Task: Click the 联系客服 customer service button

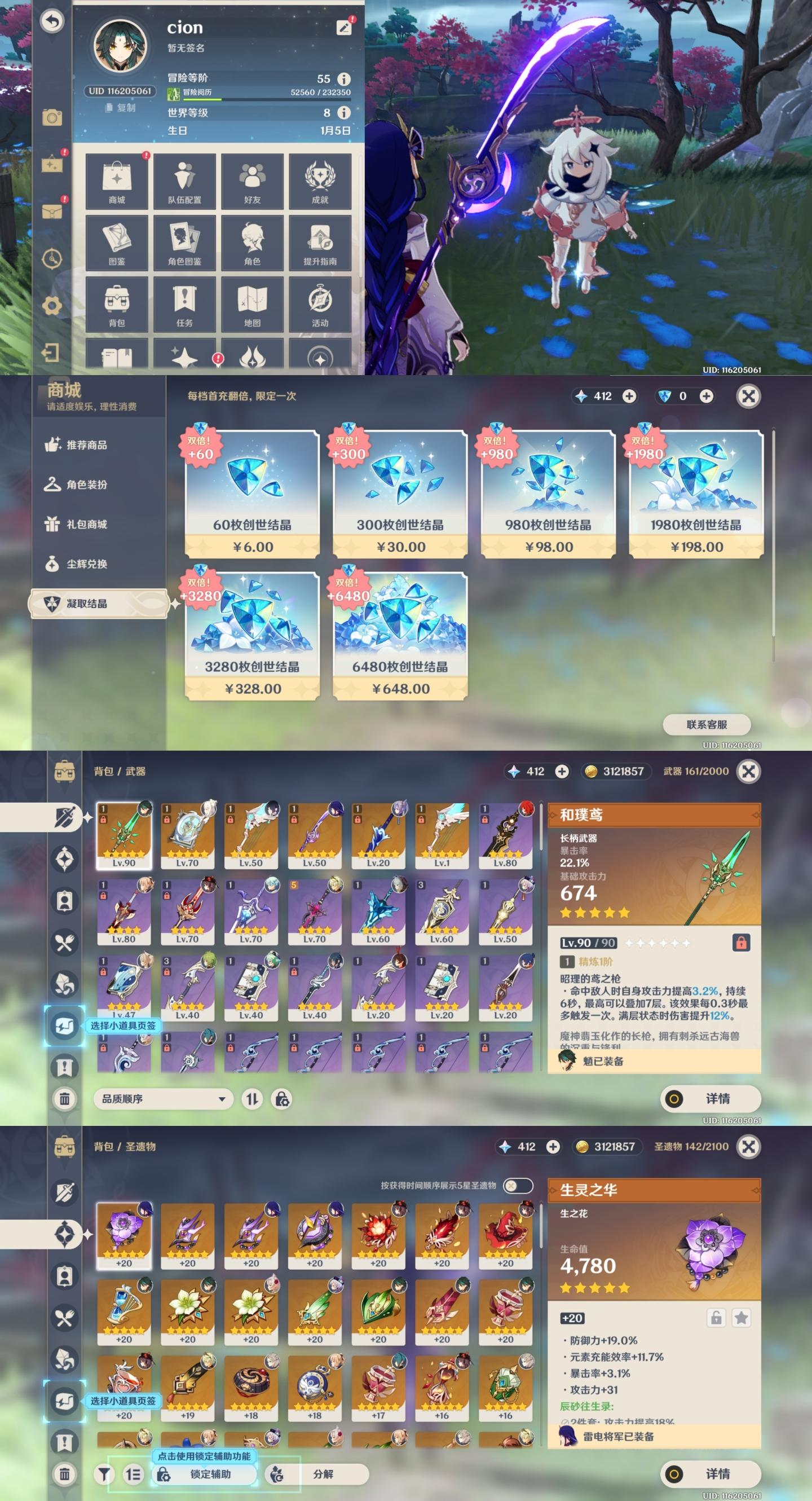Action: click(707, 724)
